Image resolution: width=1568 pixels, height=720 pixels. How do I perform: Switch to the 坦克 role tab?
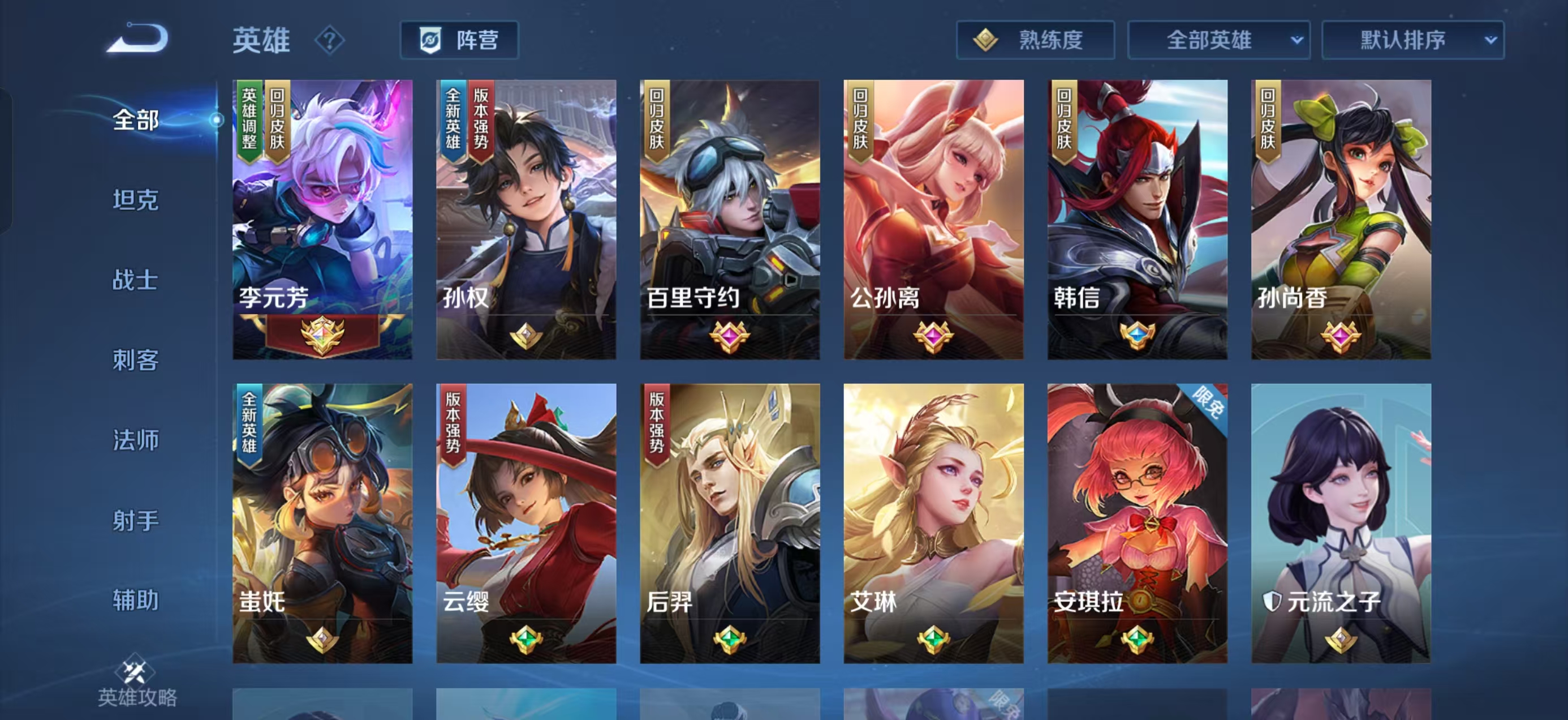point(135,200)
